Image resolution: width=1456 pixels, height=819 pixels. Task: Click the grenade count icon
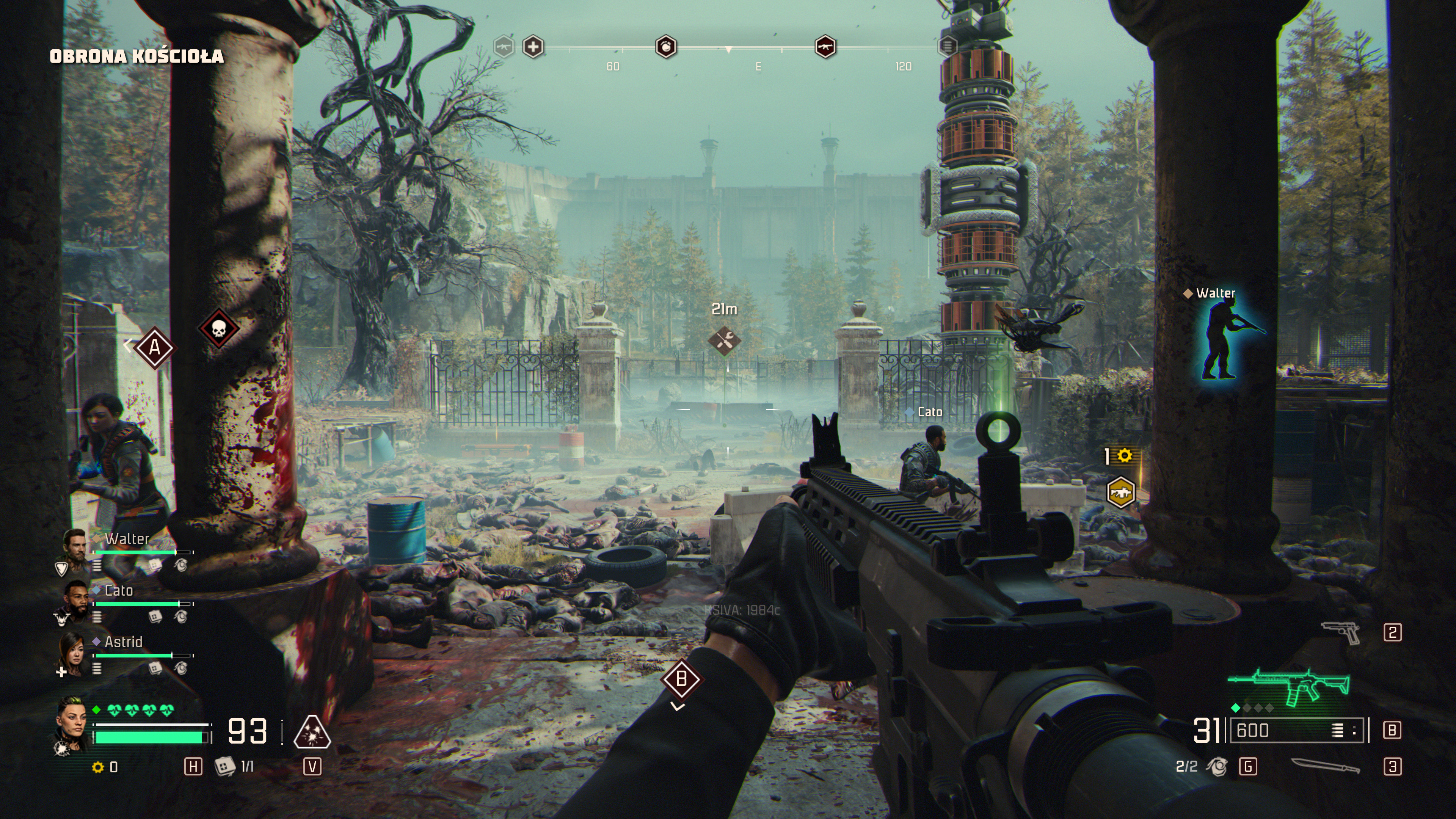pos(1216,766)
